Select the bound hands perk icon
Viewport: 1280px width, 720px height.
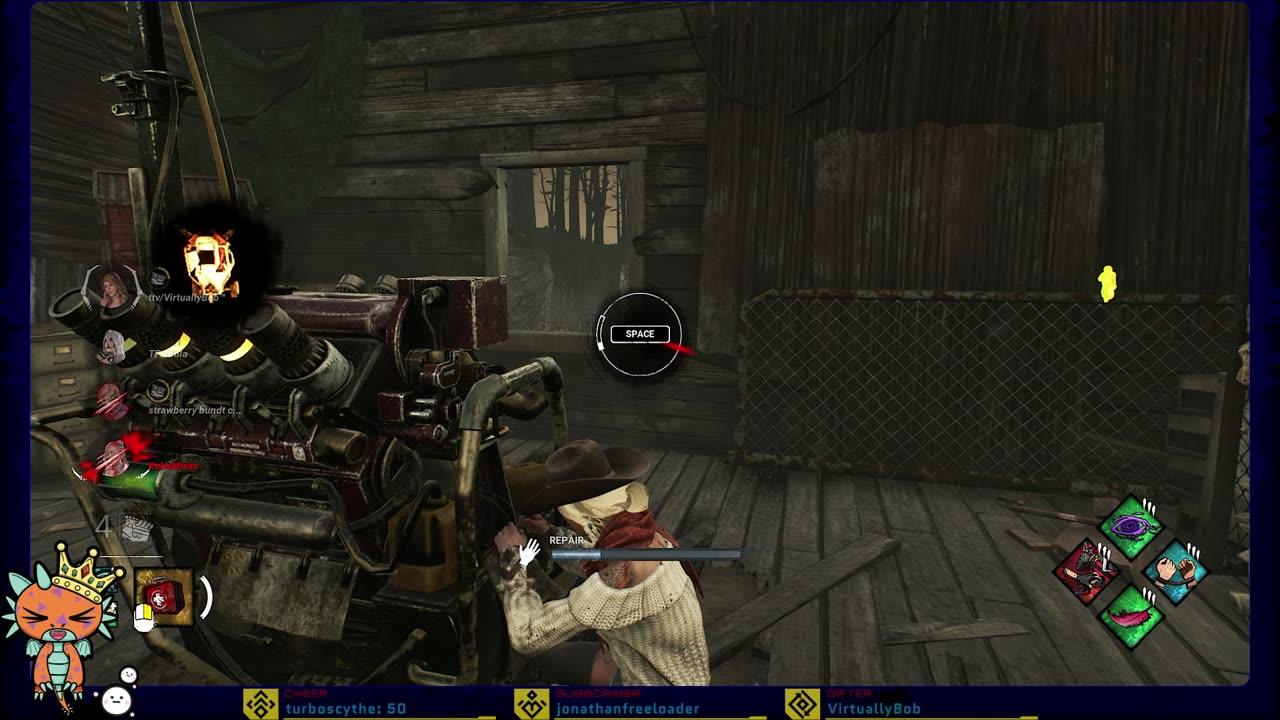pyautogui.click(x=1175, y=571)
